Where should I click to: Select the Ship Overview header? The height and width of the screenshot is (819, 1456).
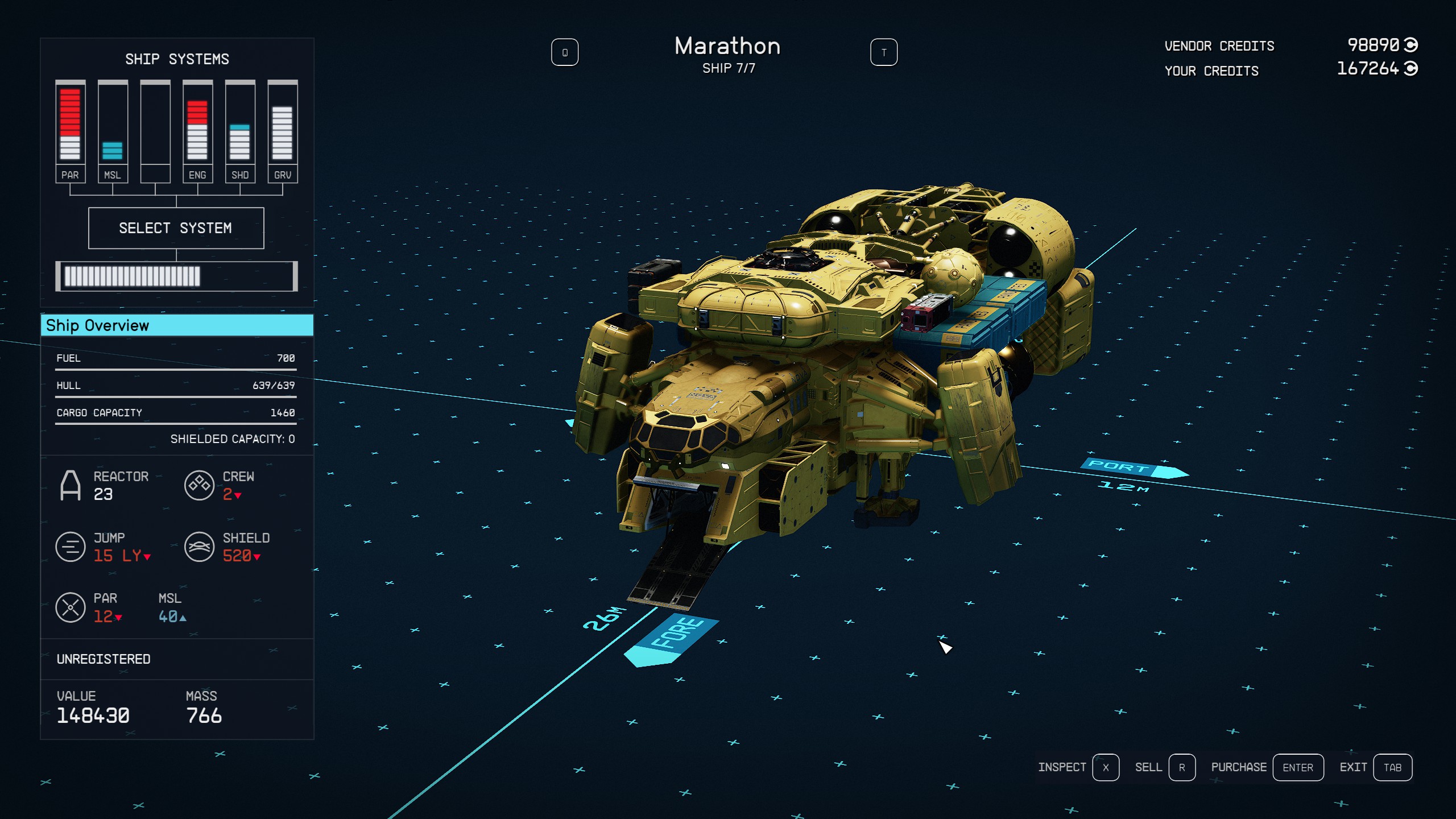click(x=177, y=325)
